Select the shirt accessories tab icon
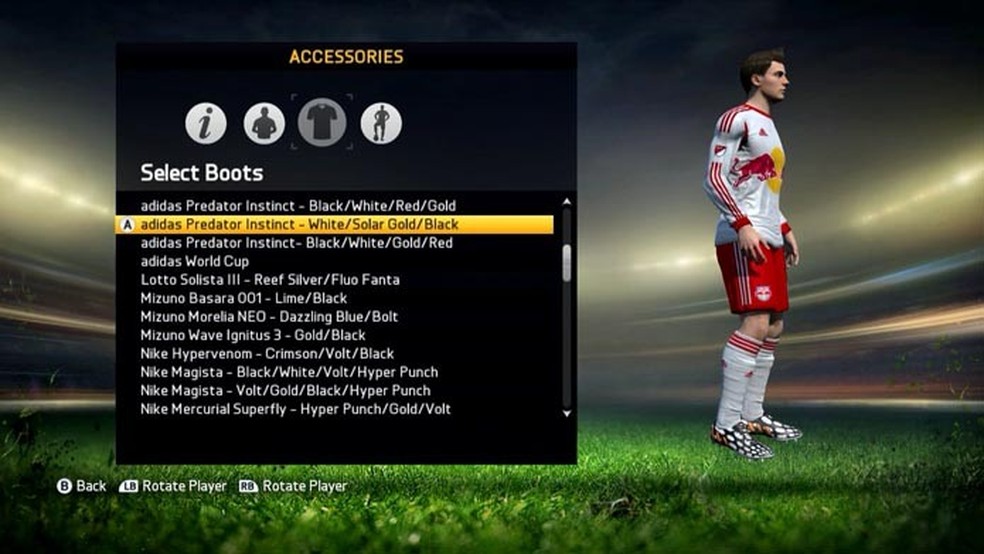 tap(322, 123)
